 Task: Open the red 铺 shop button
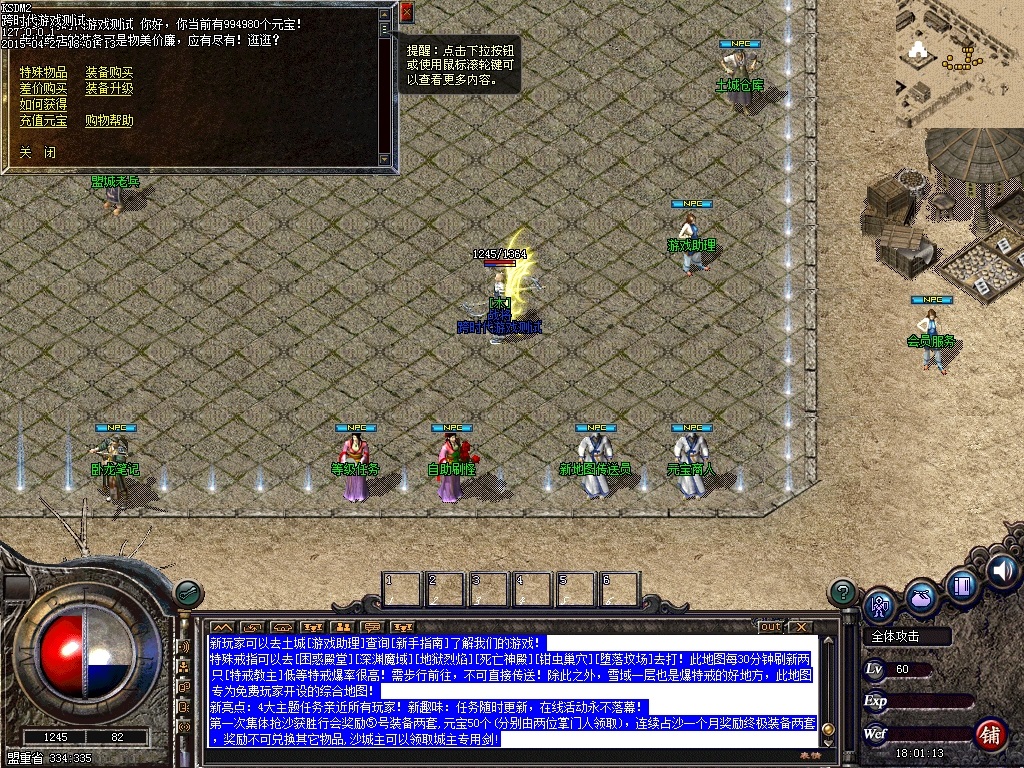tap(990, 734)
